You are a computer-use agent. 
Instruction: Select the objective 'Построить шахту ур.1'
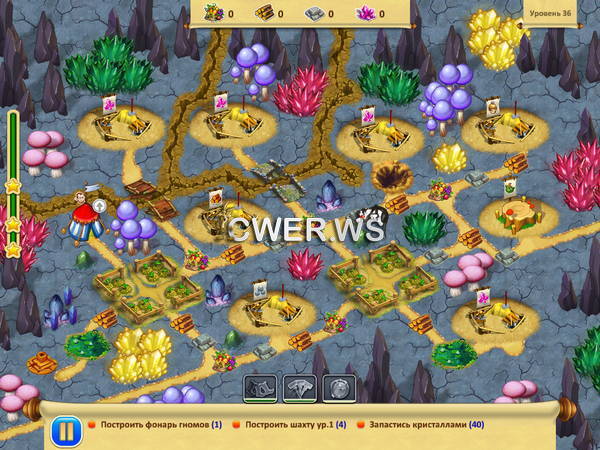coord(294,425)
